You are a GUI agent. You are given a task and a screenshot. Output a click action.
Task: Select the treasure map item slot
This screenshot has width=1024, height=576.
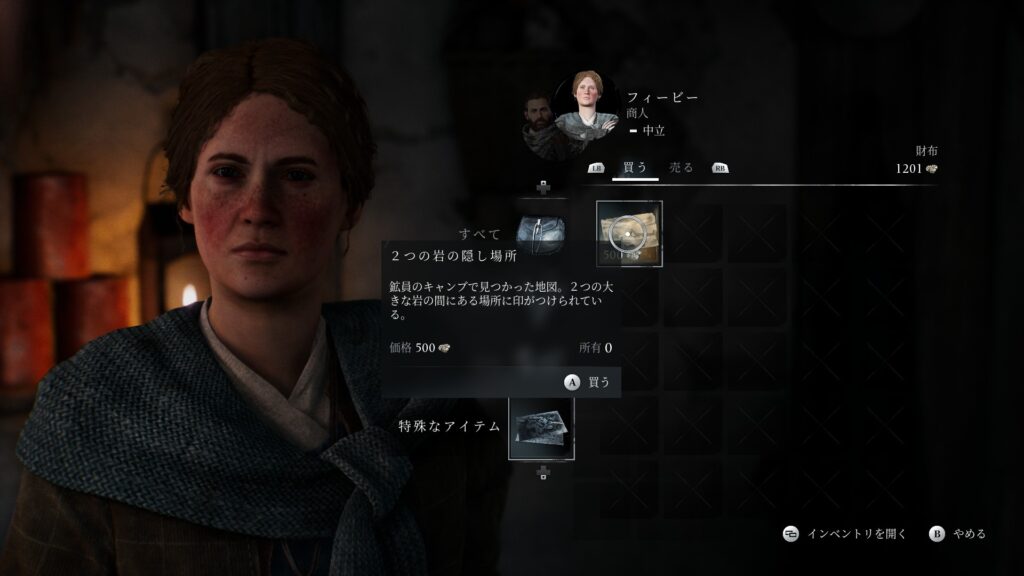(629, 234)
